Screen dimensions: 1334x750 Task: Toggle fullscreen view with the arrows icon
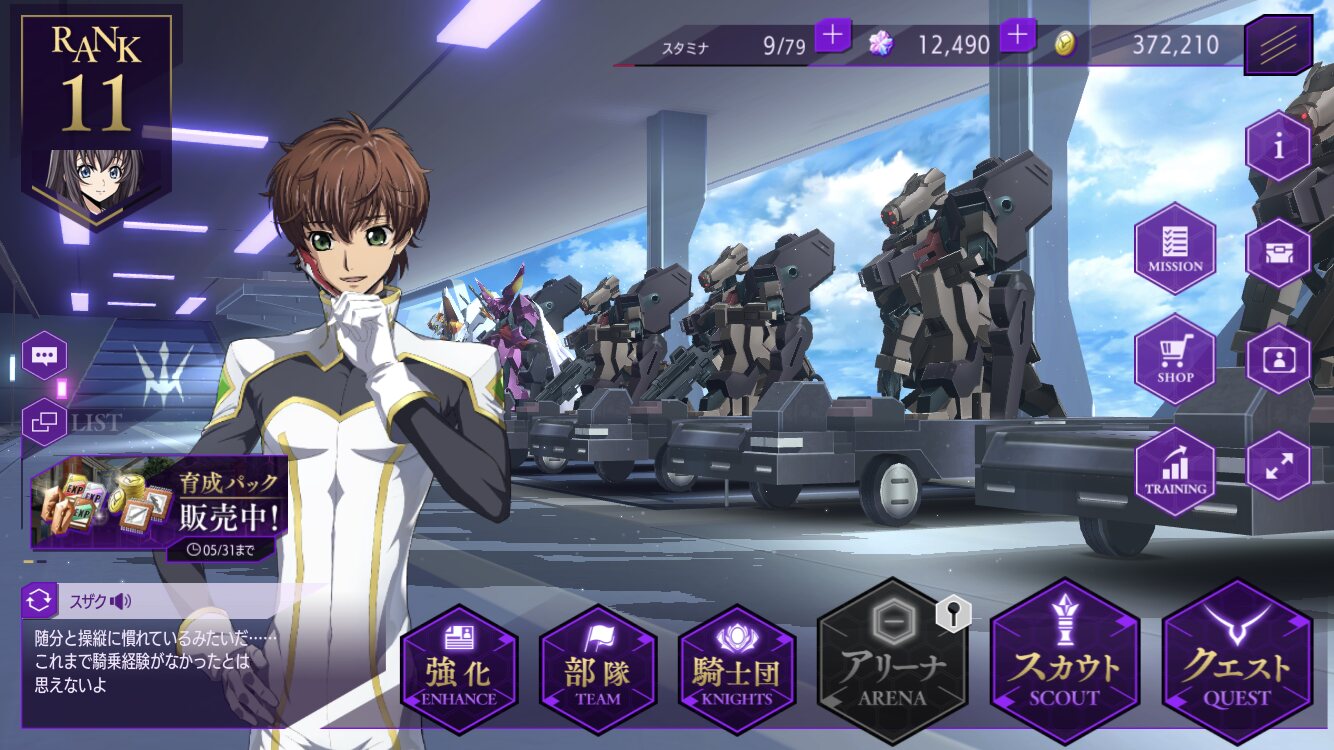click(x=1278, y=465)
